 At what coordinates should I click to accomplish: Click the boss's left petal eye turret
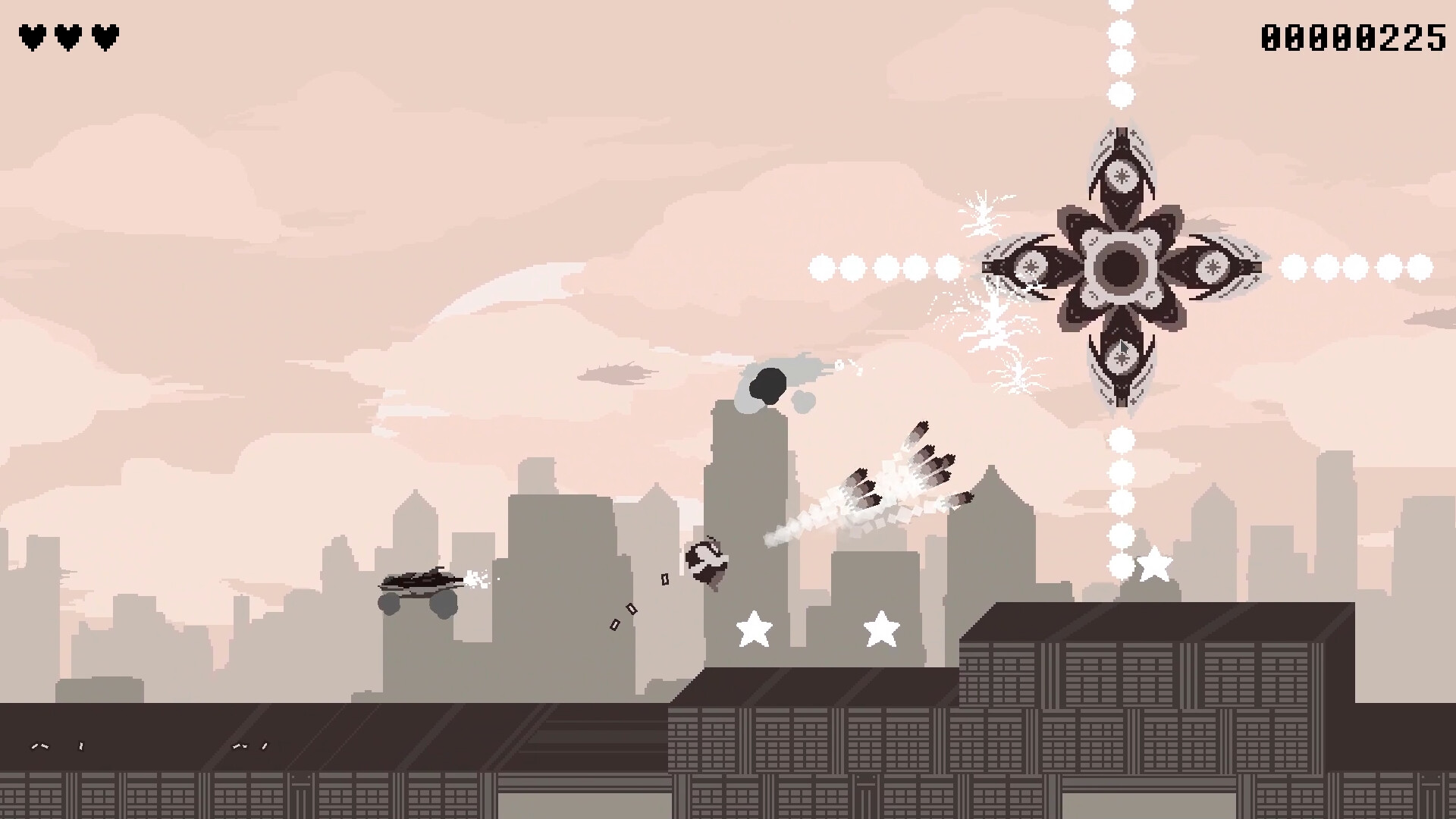click(x=1031, y=265)
